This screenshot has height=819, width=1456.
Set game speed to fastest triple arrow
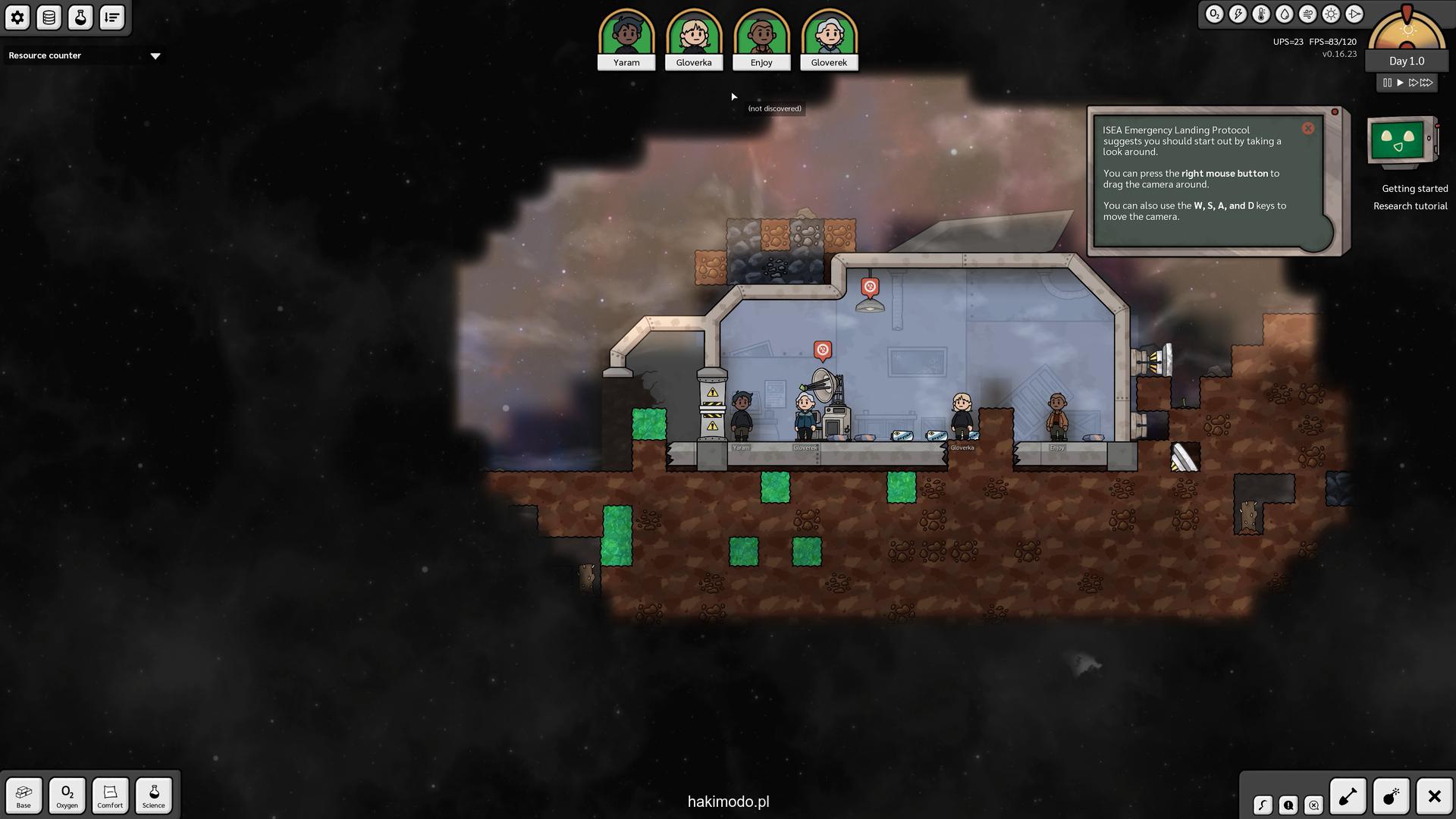[x=1427, y=83]
